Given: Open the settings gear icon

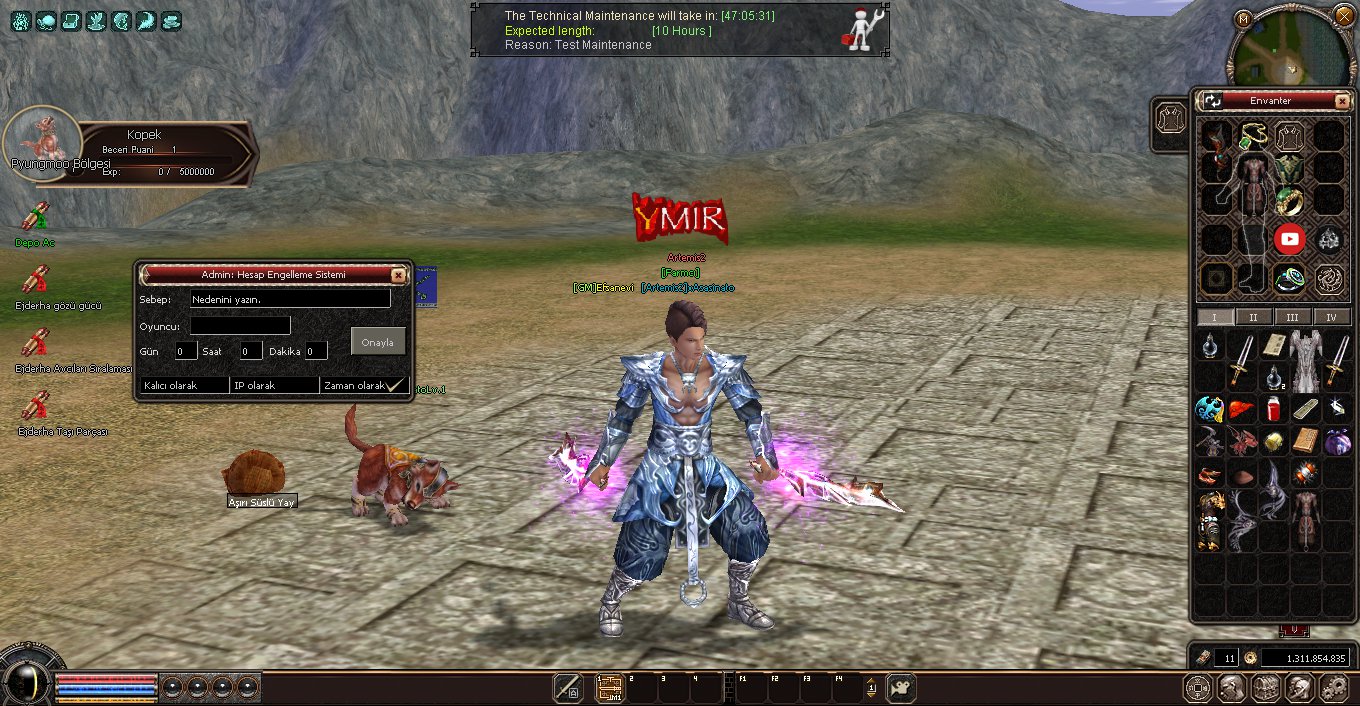Looking at the screenshot, I should point(1334,687).
